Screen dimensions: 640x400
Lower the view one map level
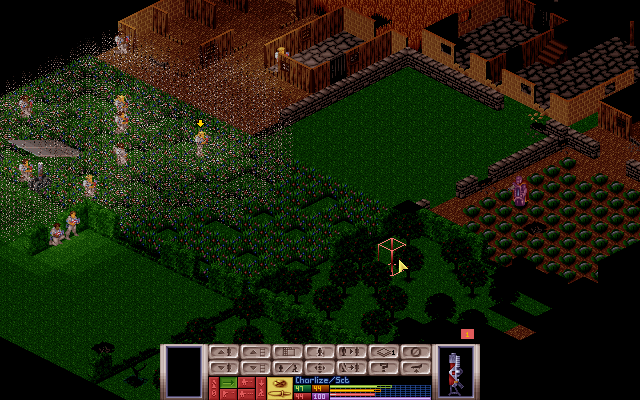pyautogui.click(x=255, y=367)
